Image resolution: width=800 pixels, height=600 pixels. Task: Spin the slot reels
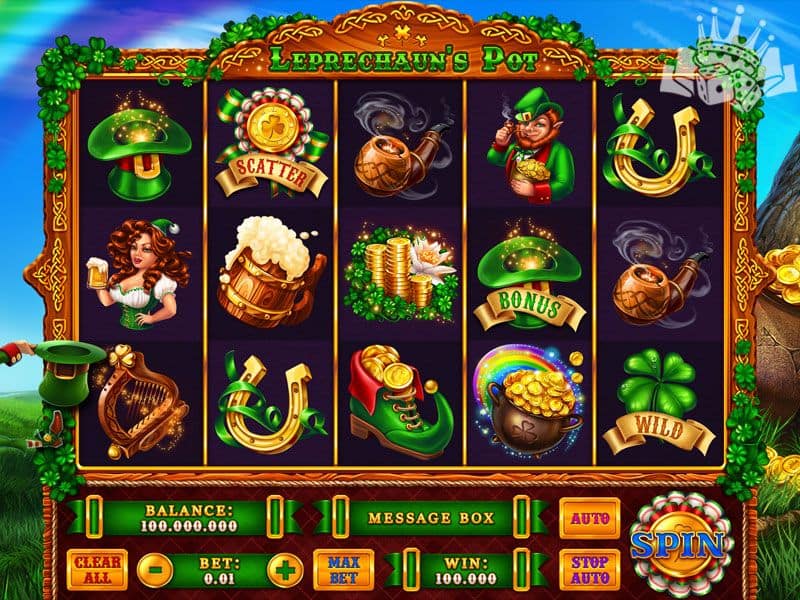click(x=677, y=544)
